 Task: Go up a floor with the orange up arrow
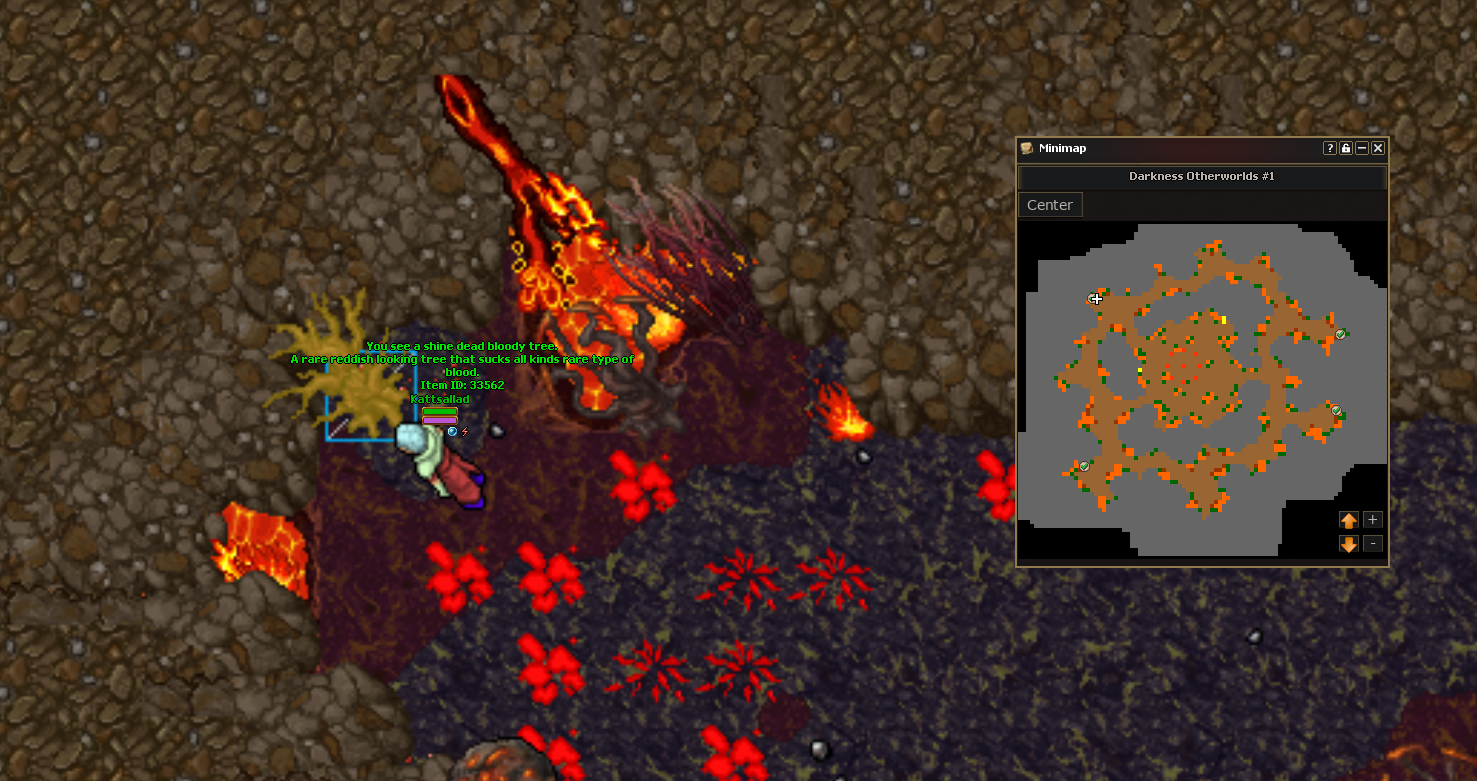coord(1348,520)
